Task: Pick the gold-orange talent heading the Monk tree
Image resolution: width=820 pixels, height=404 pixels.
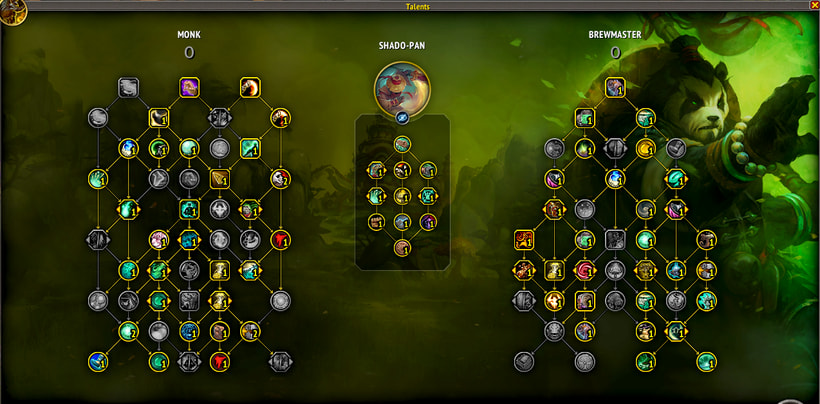Action: click(x=250, y=87)
